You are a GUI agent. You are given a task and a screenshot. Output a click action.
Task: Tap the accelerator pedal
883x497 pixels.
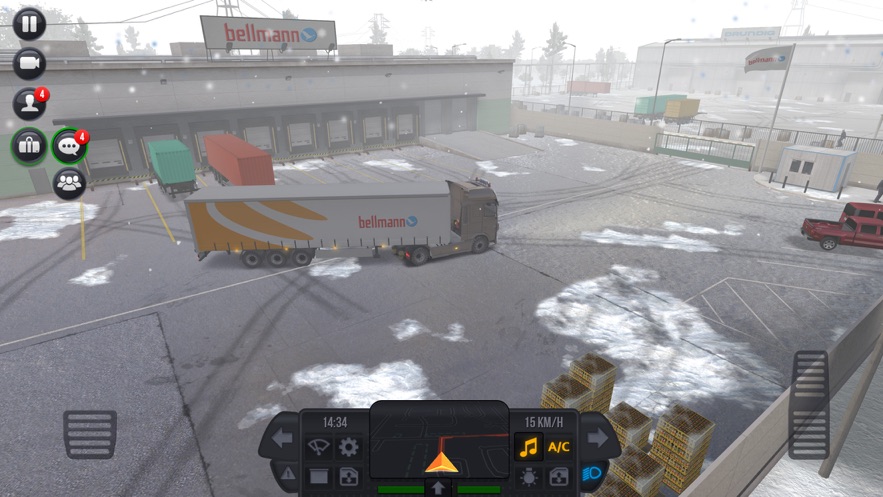(x=809, y=403)
